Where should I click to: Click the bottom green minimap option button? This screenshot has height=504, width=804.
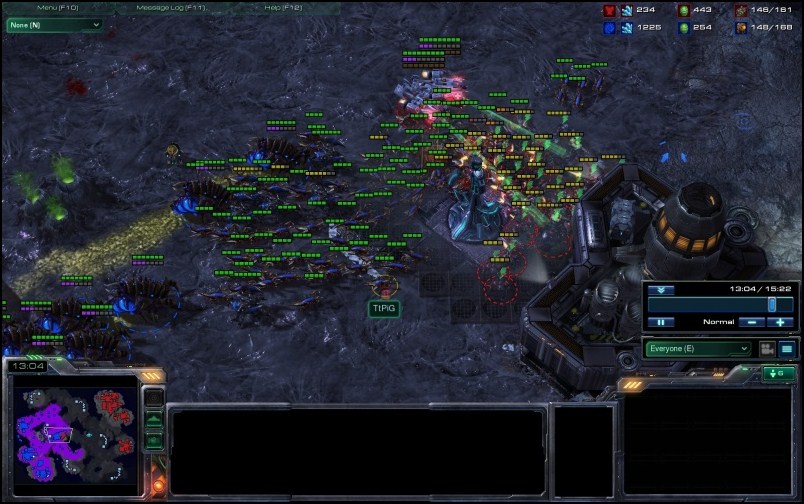[x=154, y=441]
